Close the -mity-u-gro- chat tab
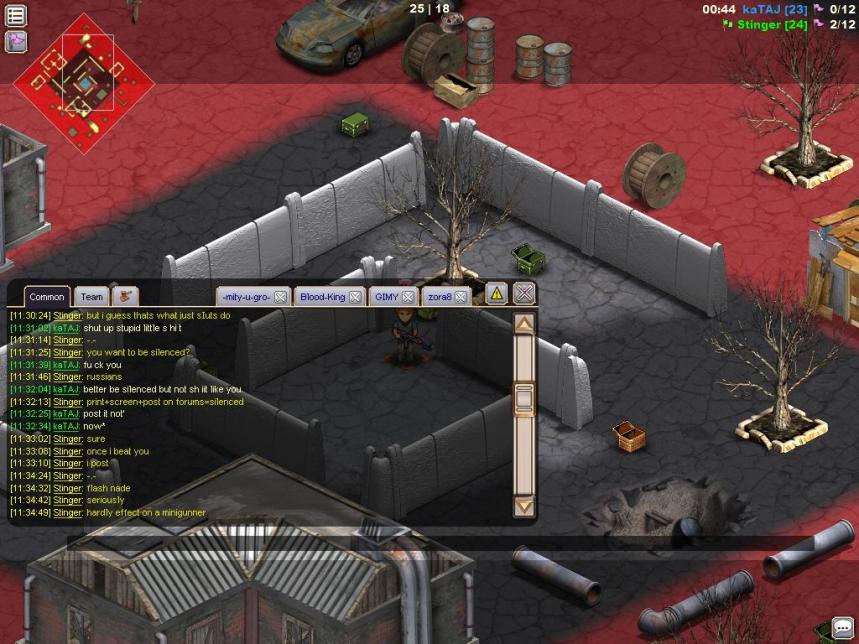The width and height of the screenshot is (859, 644). tap(281, 297)
